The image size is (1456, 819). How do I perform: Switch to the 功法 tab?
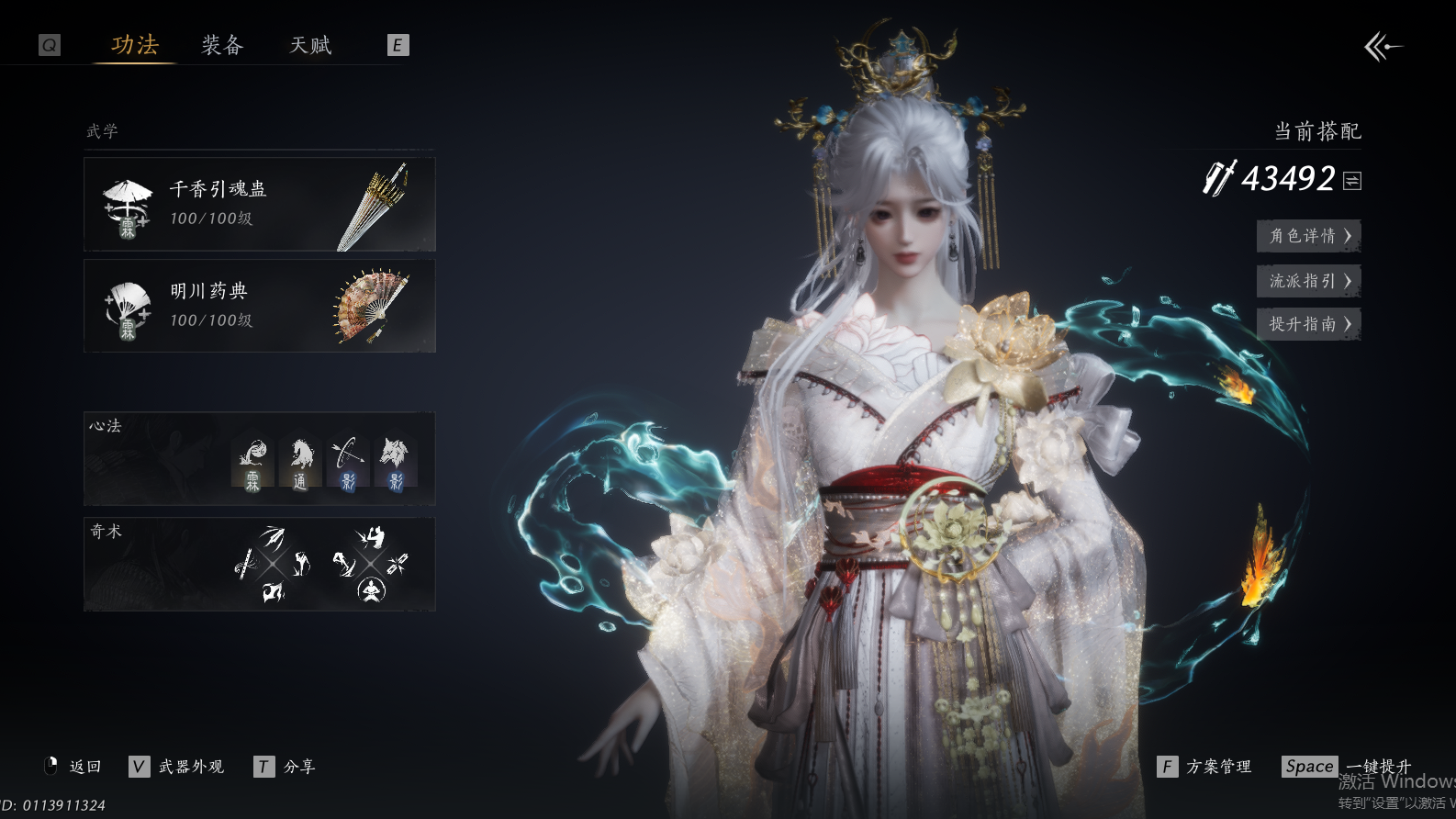click(x=135, y=45)
